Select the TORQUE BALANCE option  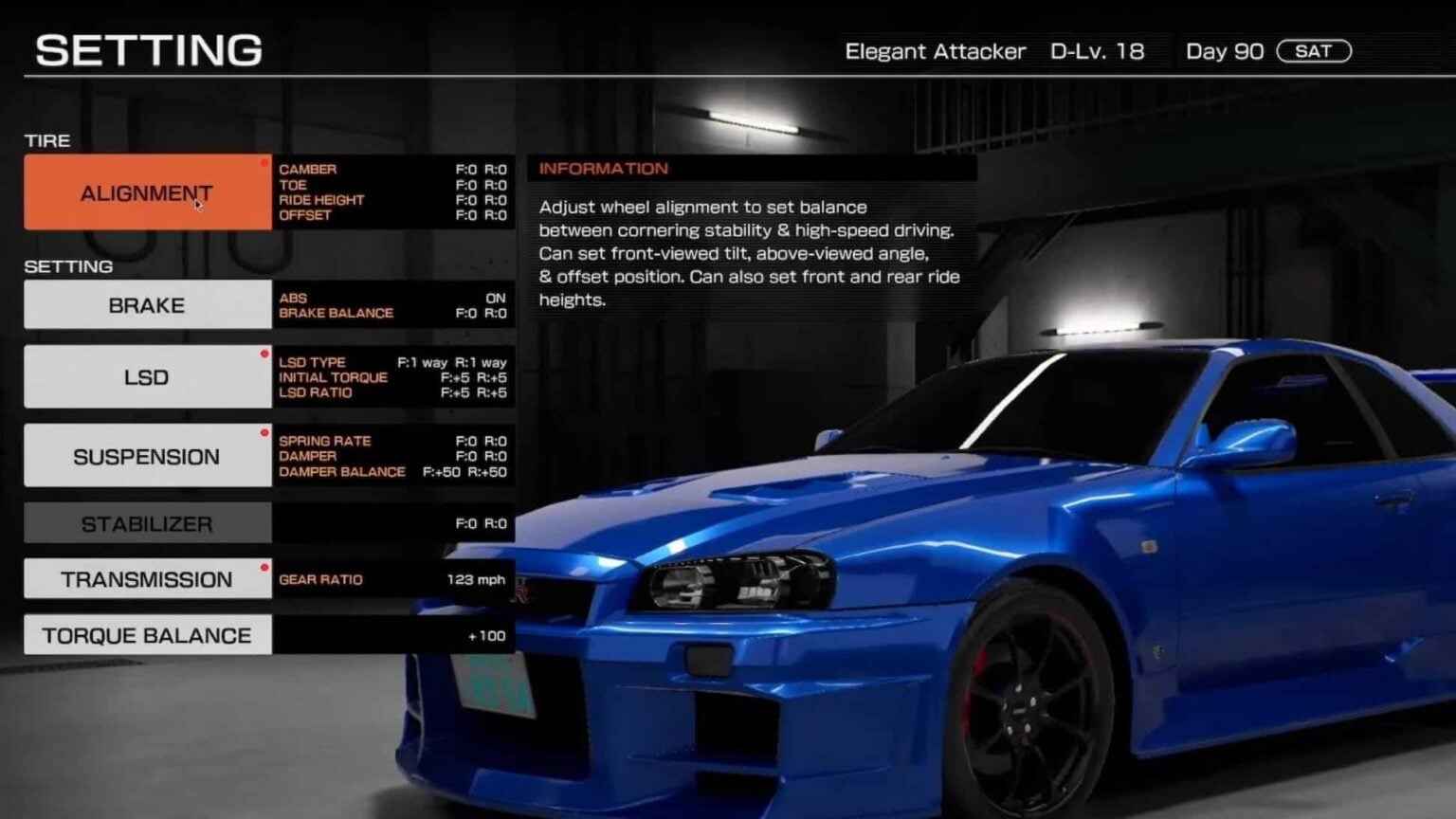[x=147, y=635]
